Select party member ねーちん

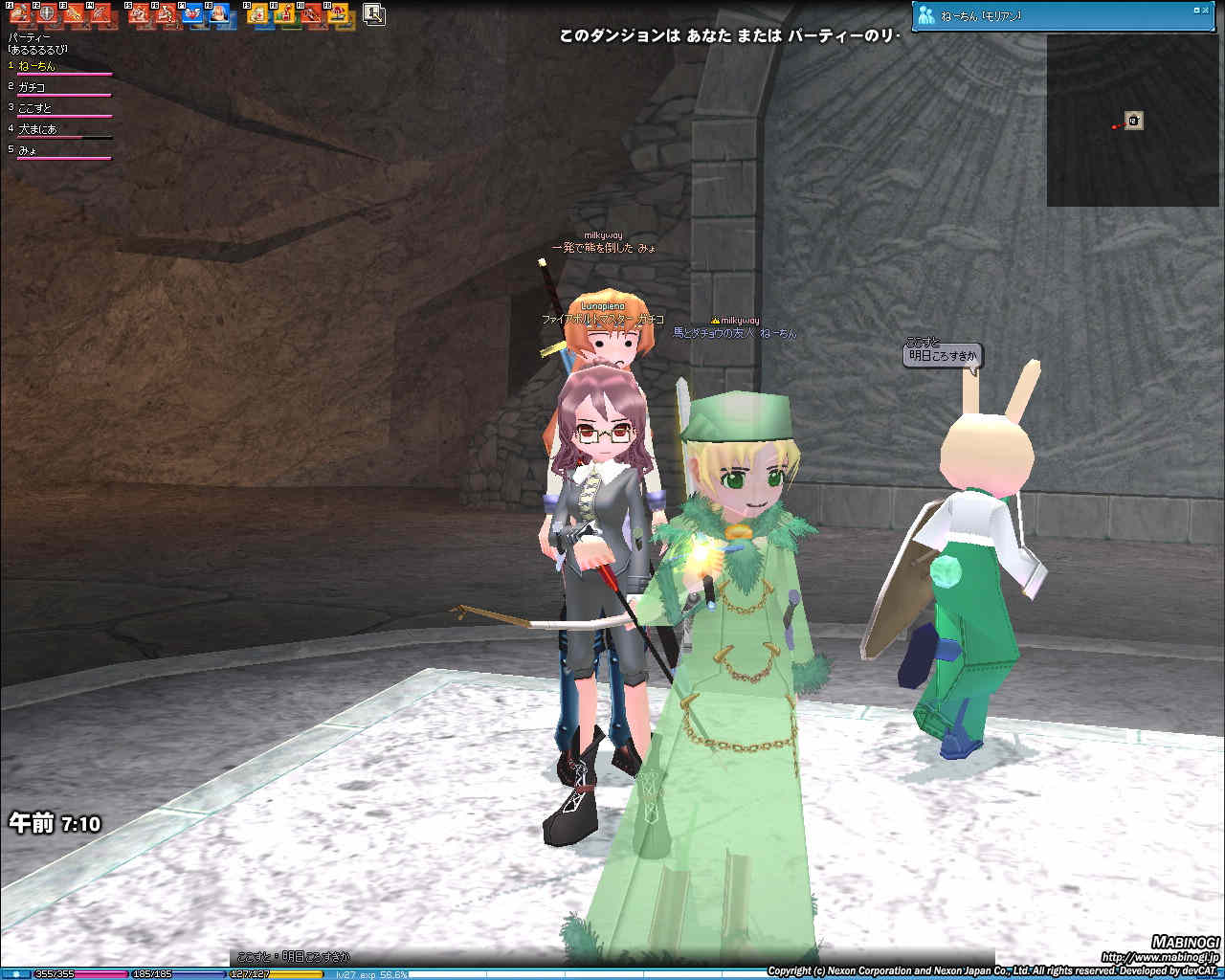37,66
